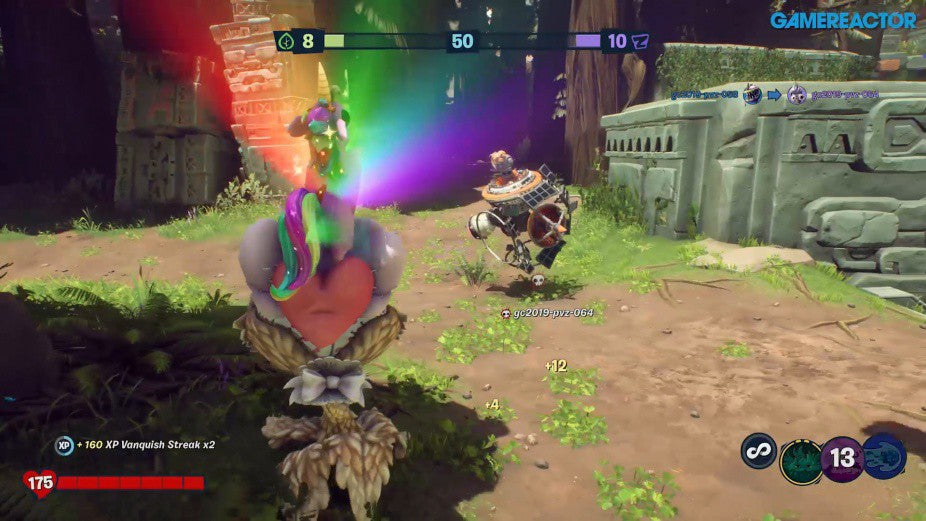Click the zombies team Z icon
Viewport: 926px width, 521px height.
click(x=641, y=41)
